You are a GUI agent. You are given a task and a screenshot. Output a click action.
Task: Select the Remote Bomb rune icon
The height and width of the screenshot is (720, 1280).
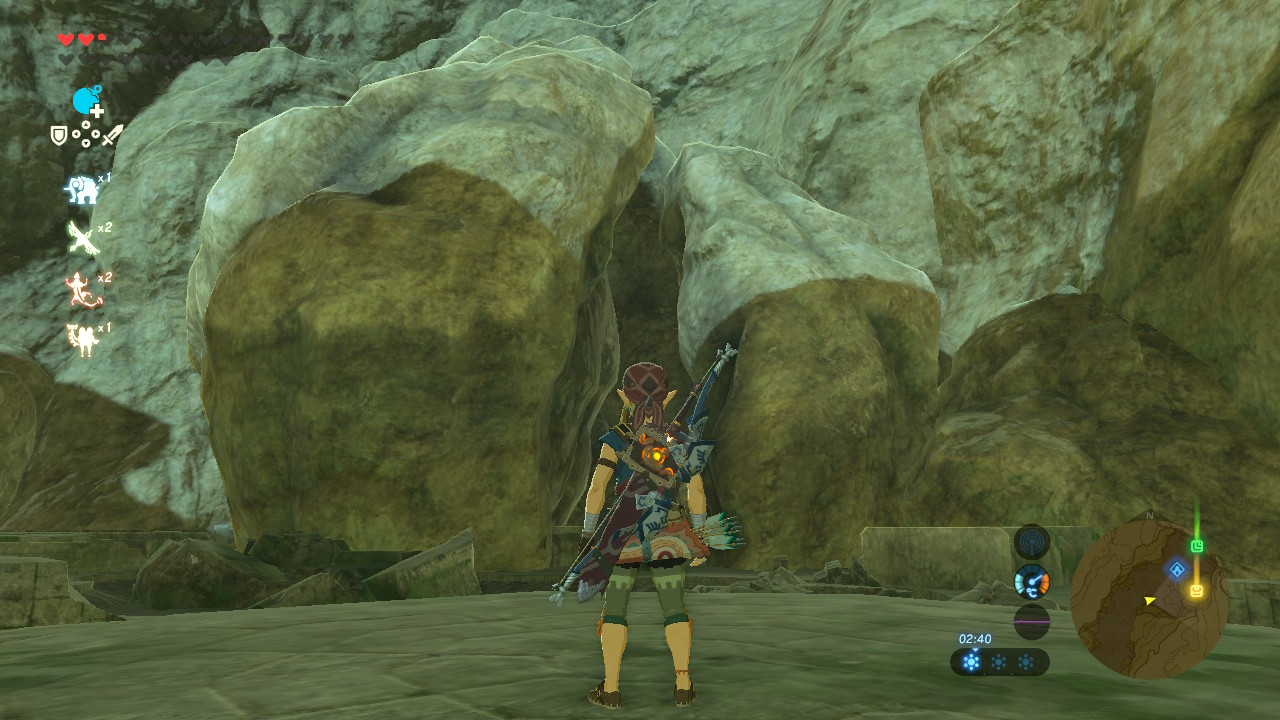click(87, 101)
